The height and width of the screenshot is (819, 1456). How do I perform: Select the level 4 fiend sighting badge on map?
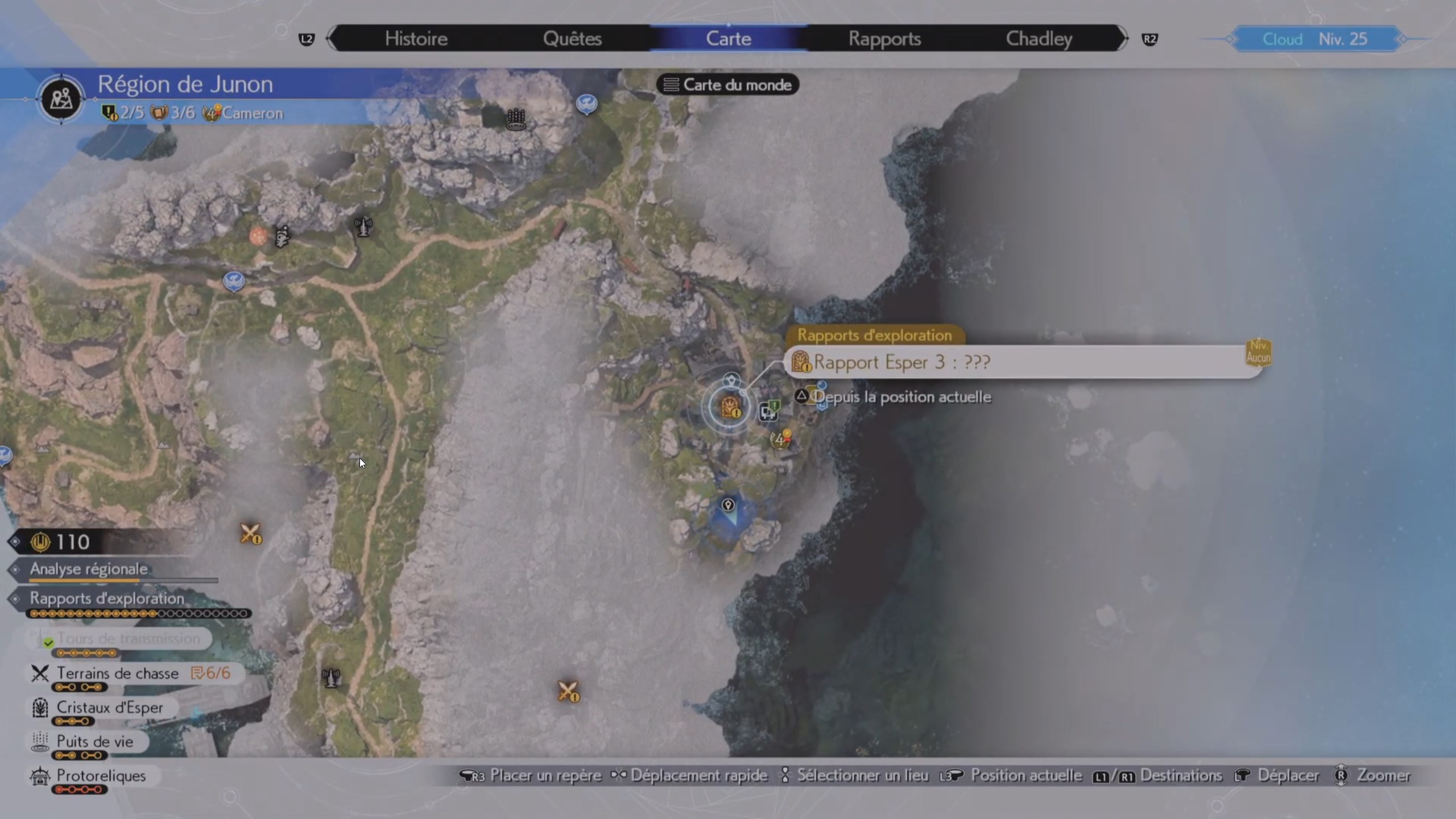tap(781, 439)
